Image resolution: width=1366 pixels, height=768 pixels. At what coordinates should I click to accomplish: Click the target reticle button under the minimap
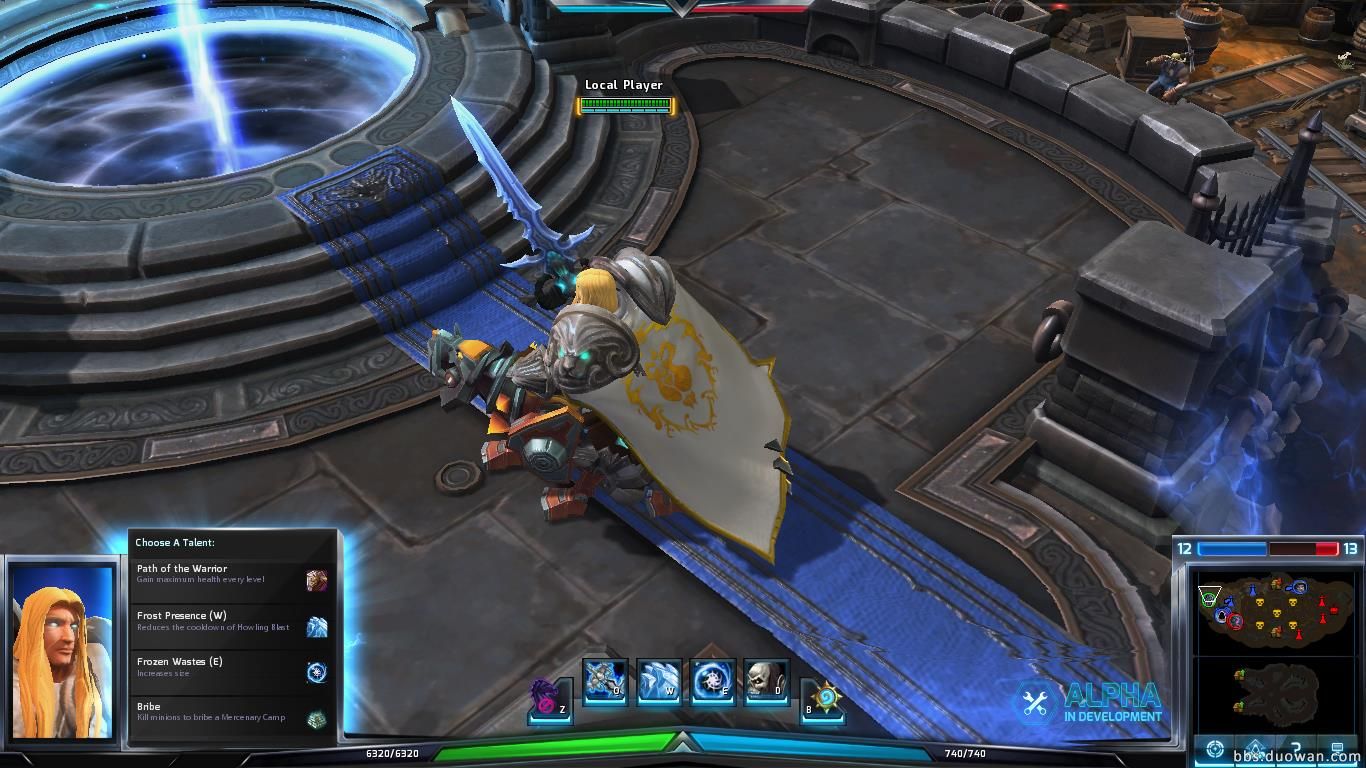tap(1214, 750)
